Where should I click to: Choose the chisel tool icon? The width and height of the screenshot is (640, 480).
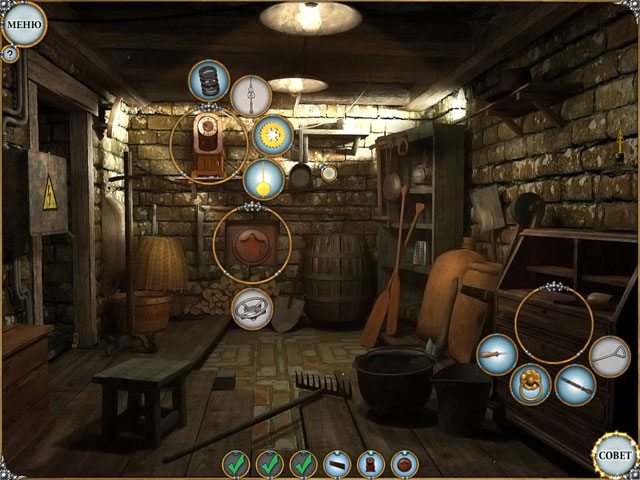tap(575, 384)
